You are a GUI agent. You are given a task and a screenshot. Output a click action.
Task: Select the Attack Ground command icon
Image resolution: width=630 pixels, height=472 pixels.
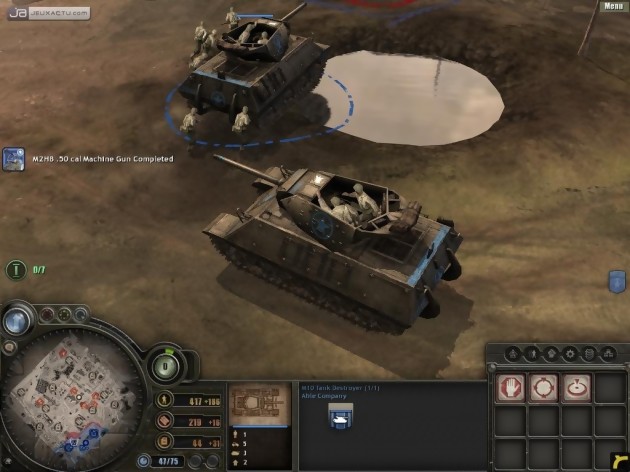point(577,387)
